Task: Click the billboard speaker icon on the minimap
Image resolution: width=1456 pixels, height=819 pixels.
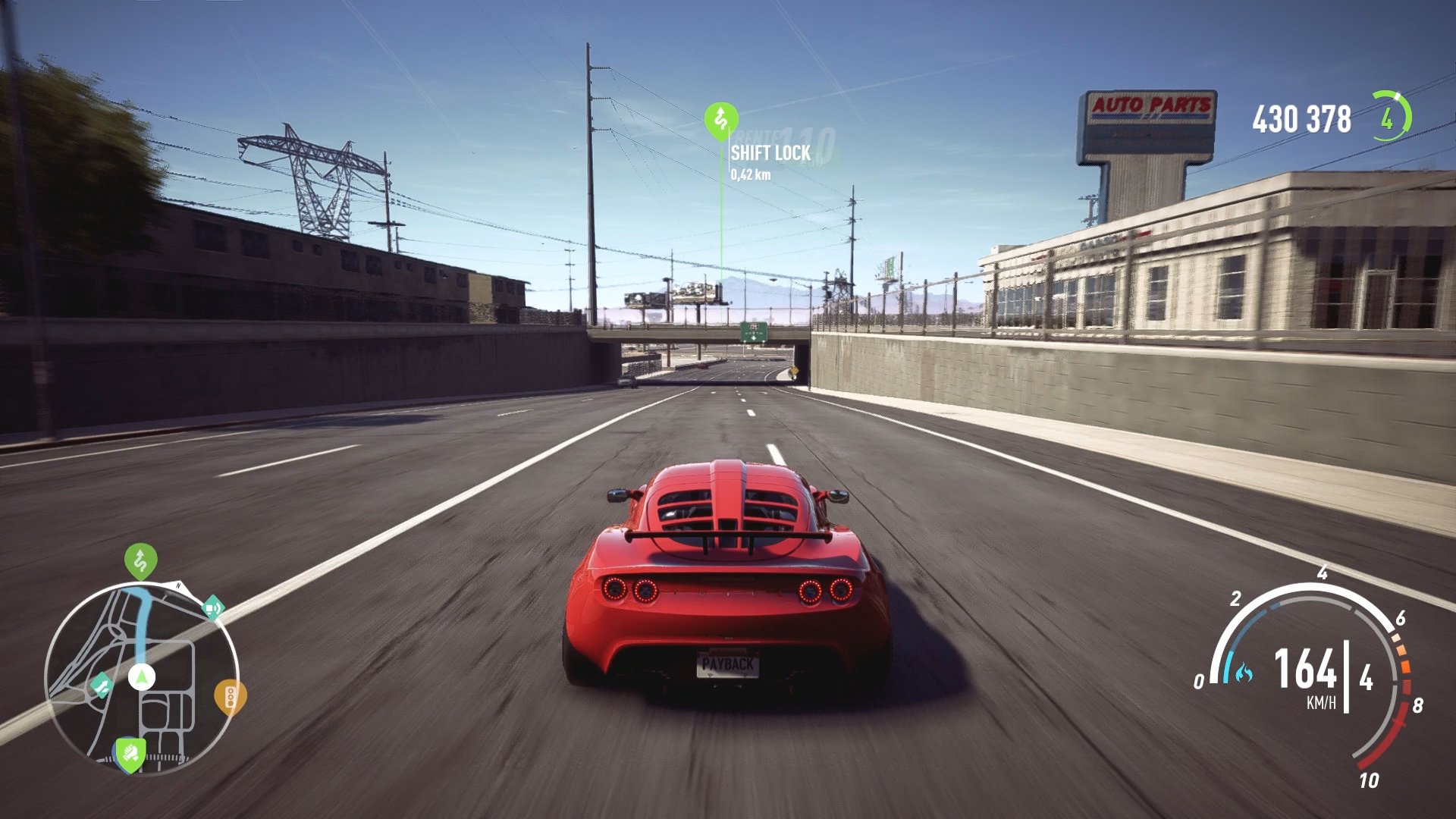Action: click(212, 608)
